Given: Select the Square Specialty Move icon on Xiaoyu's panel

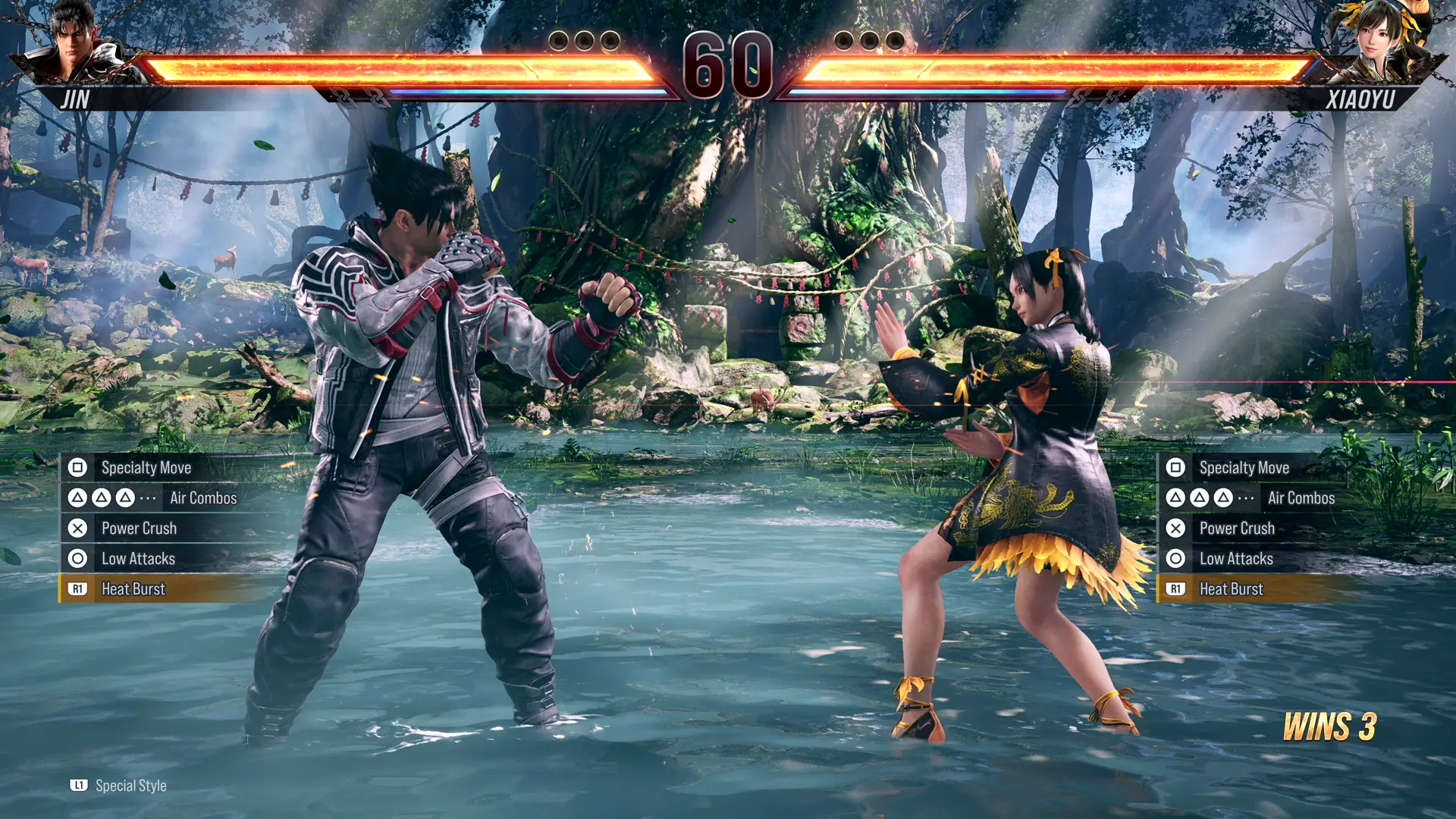Looking at the screenshot, I should coord(1175,467).
